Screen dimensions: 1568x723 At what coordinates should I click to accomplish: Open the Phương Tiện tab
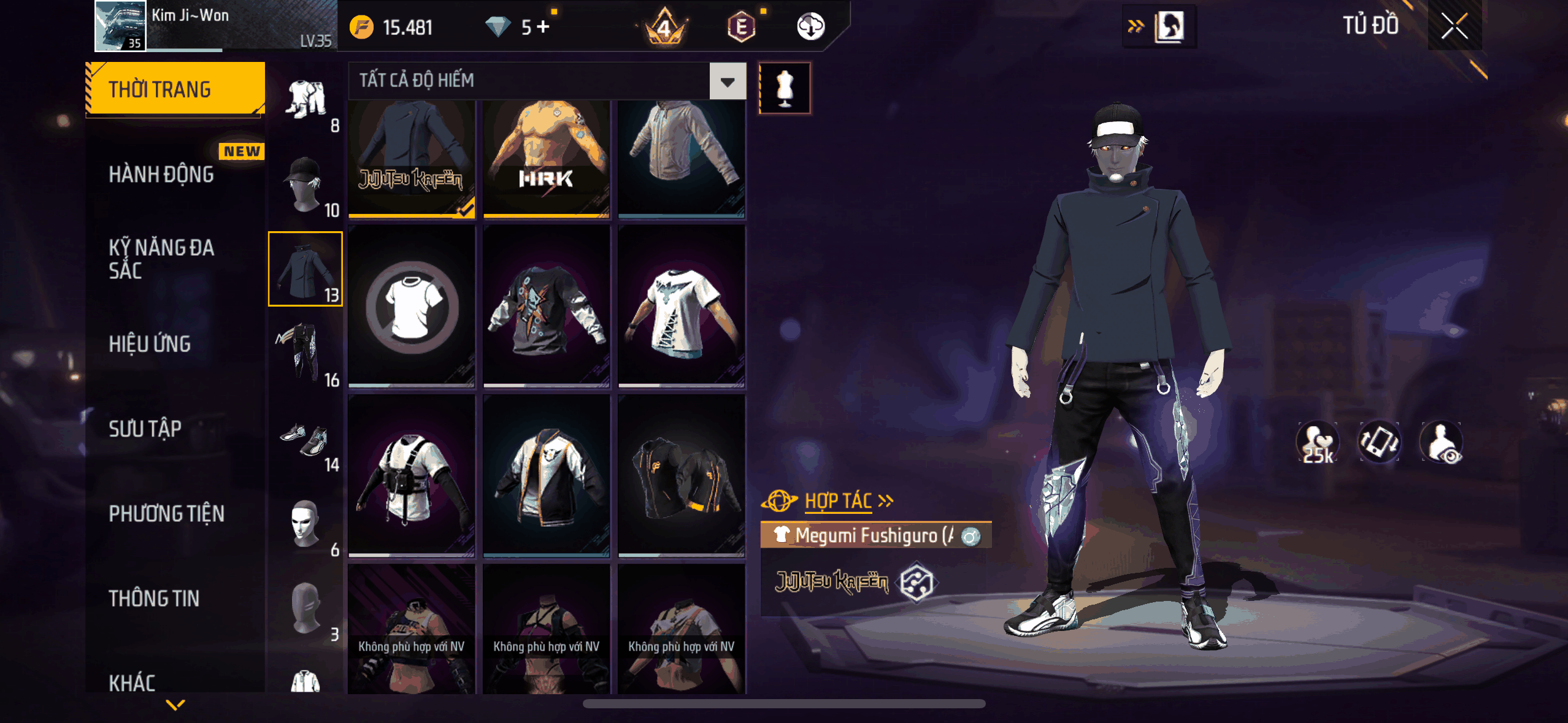[166, 514]
